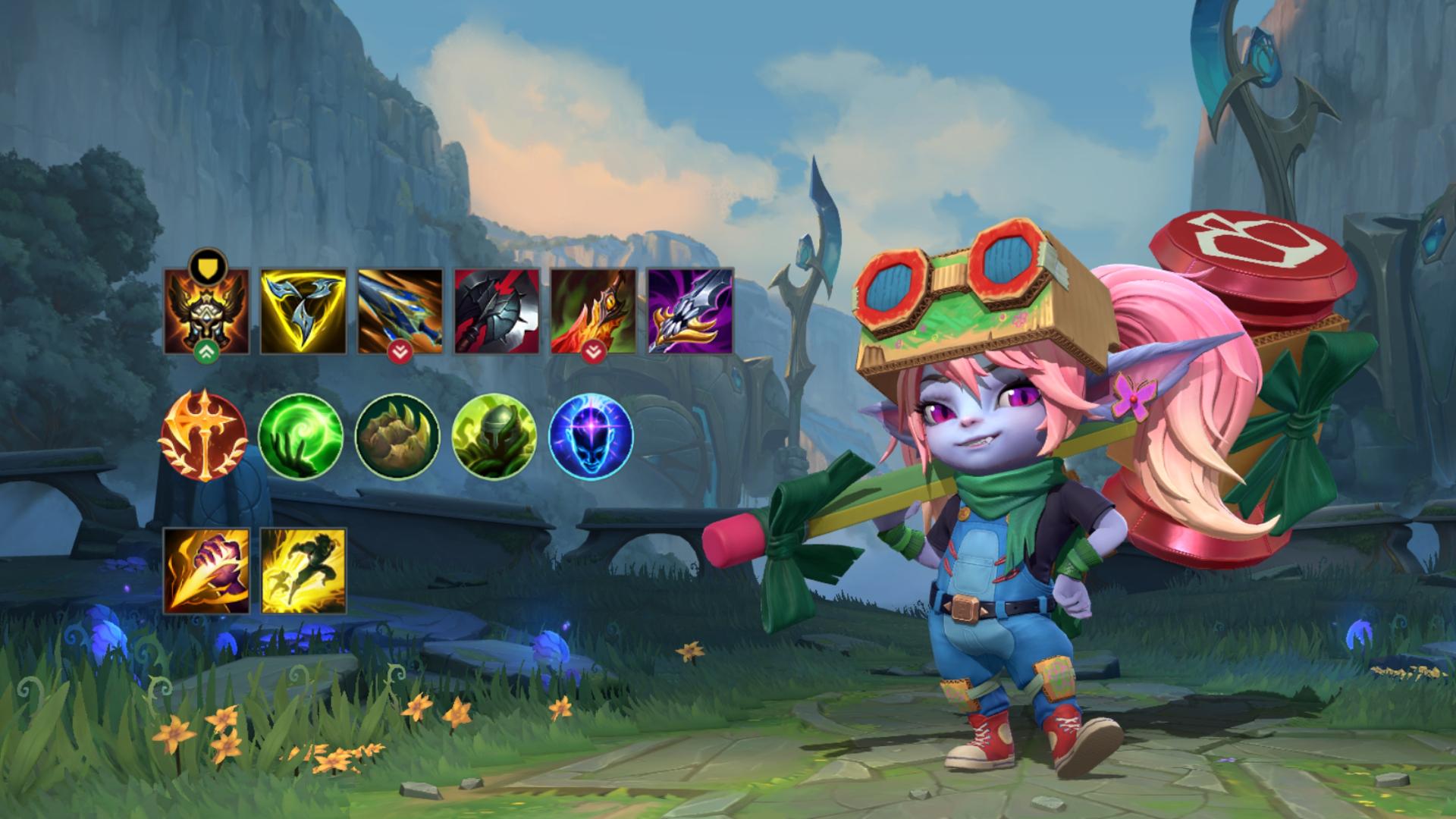The height and width of the screenshot is (819, 1456).
Task: Select the Conqueror keystone rune
Action: click(203, 436)
